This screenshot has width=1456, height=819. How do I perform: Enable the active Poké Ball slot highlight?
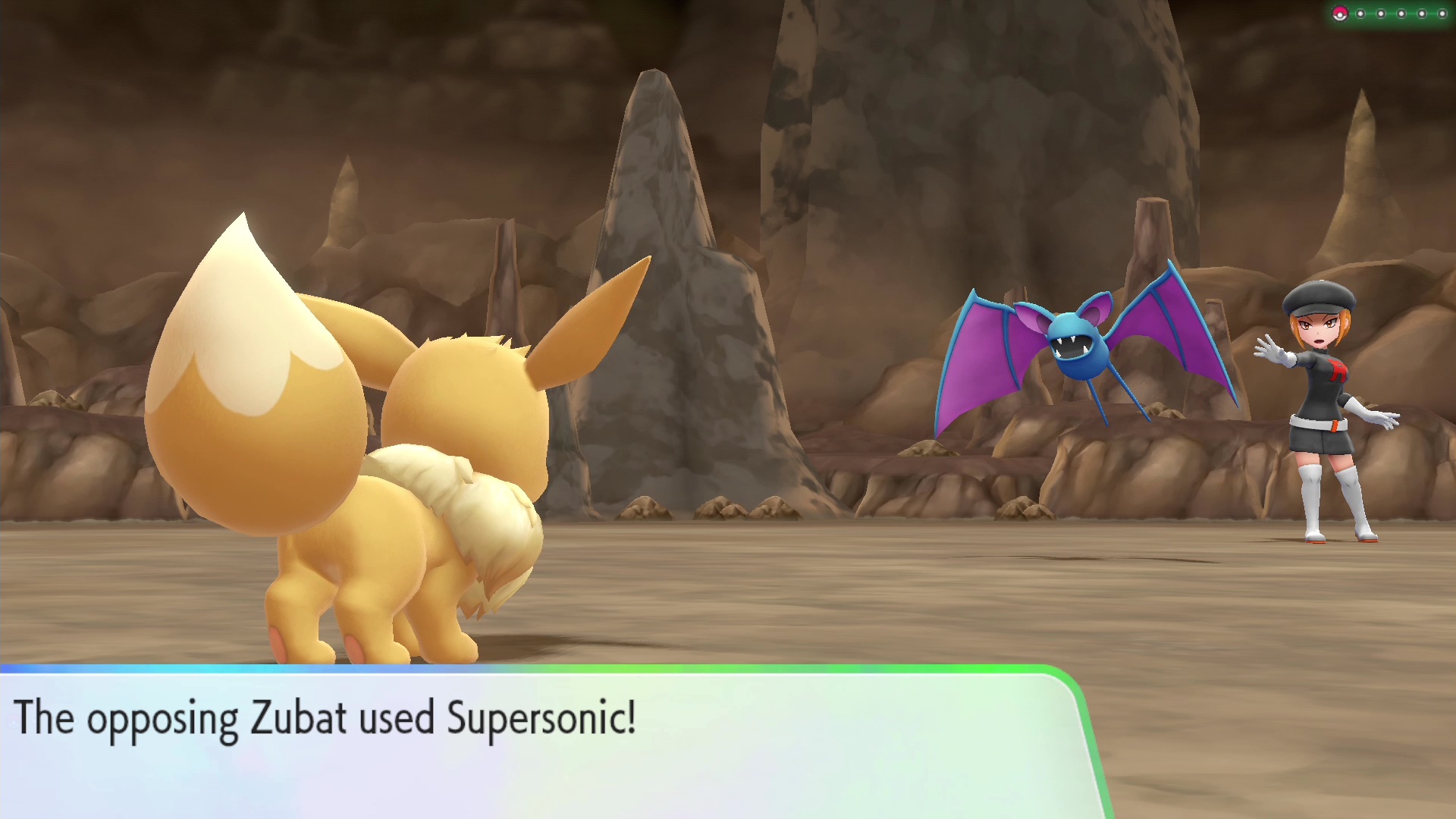pyautogui.click(x=1340, y=13)
